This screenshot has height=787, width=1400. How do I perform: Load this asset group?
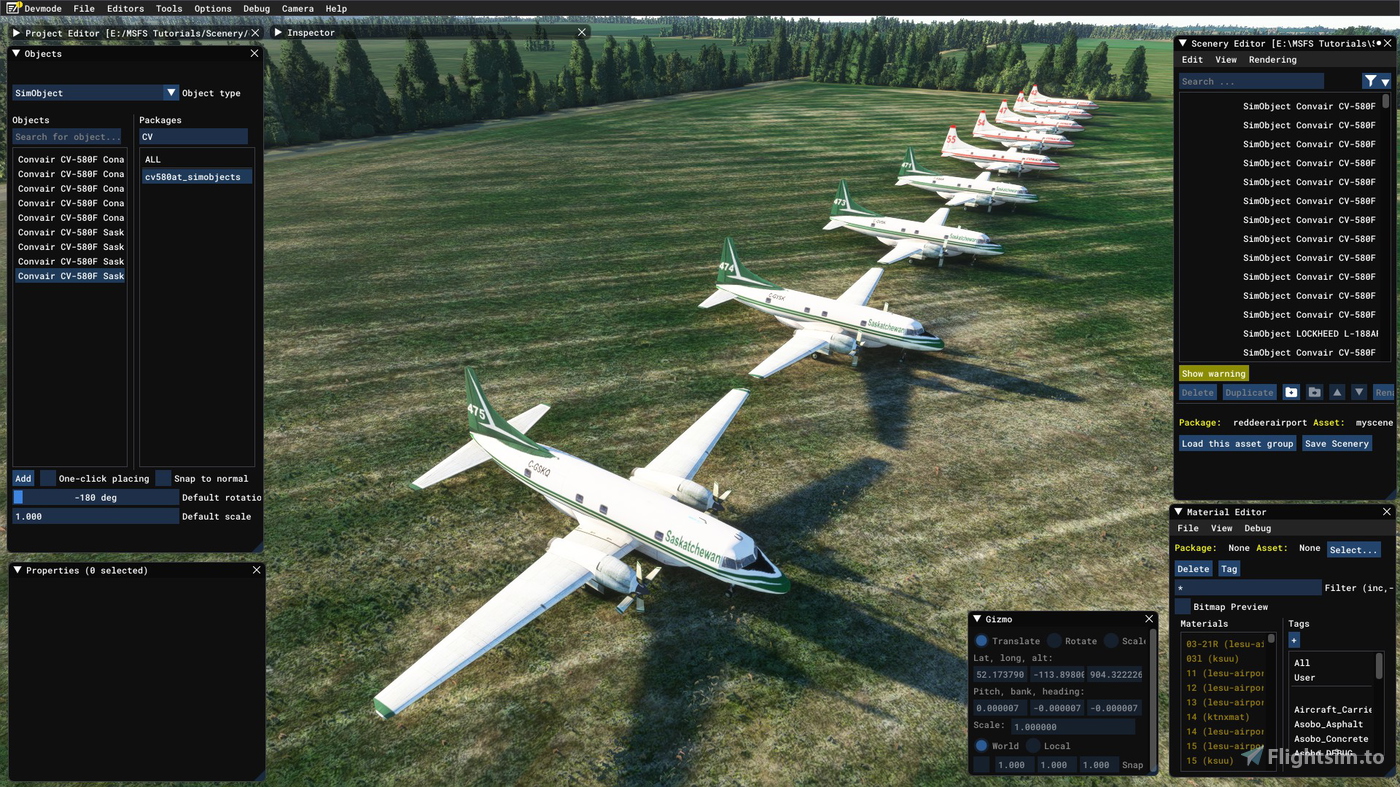[1237, 444]
